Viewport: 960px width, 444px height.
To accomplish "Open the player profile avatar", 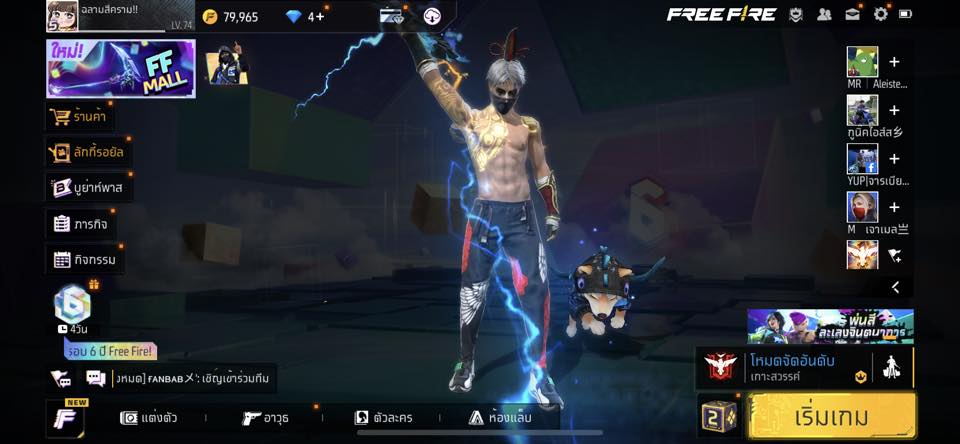I will [x=62, y=16].
